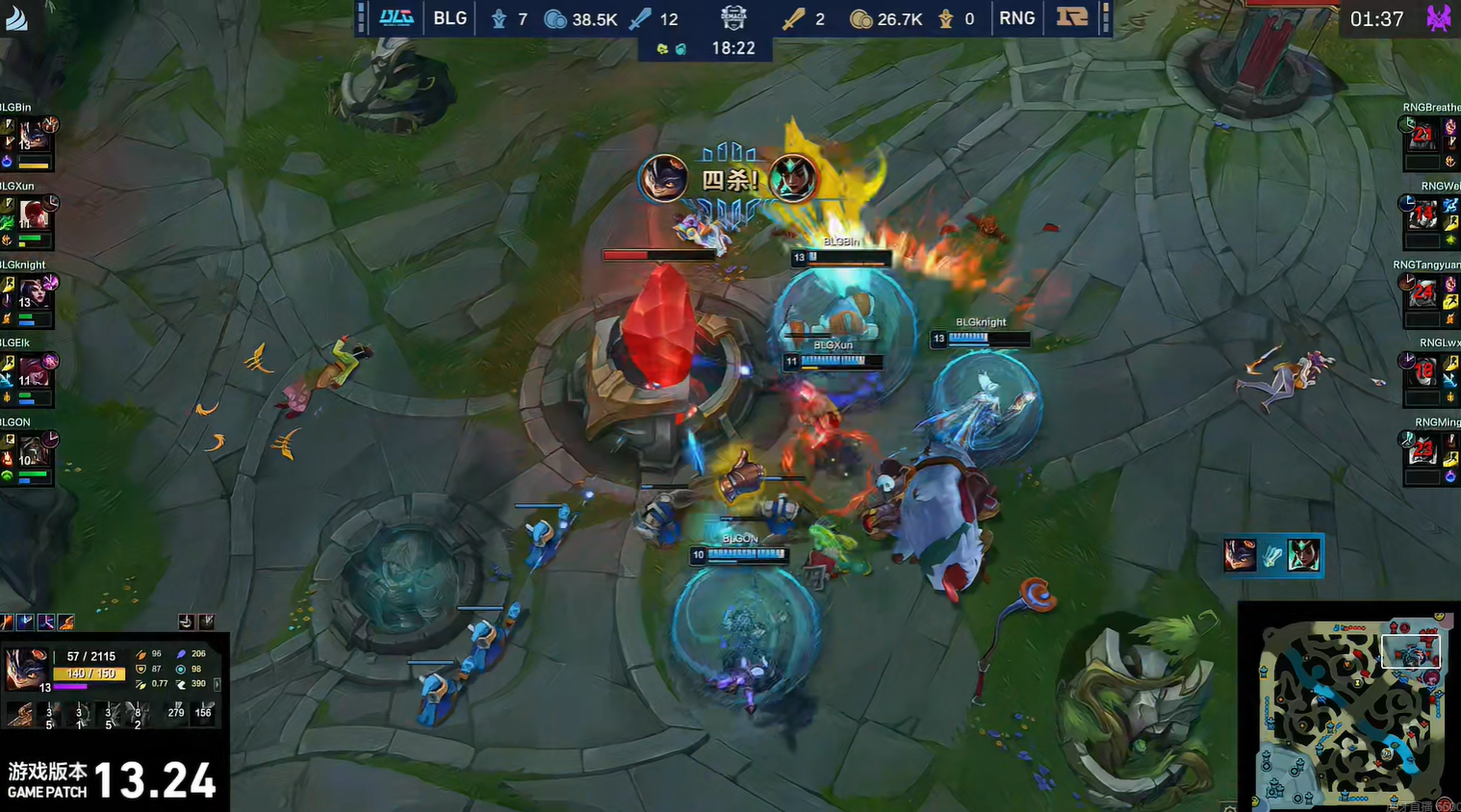Click the purple icon beside the 01:37 countdown
Image resolution: width=1461 pixels, height=812 pixels.
[1440, 18]
